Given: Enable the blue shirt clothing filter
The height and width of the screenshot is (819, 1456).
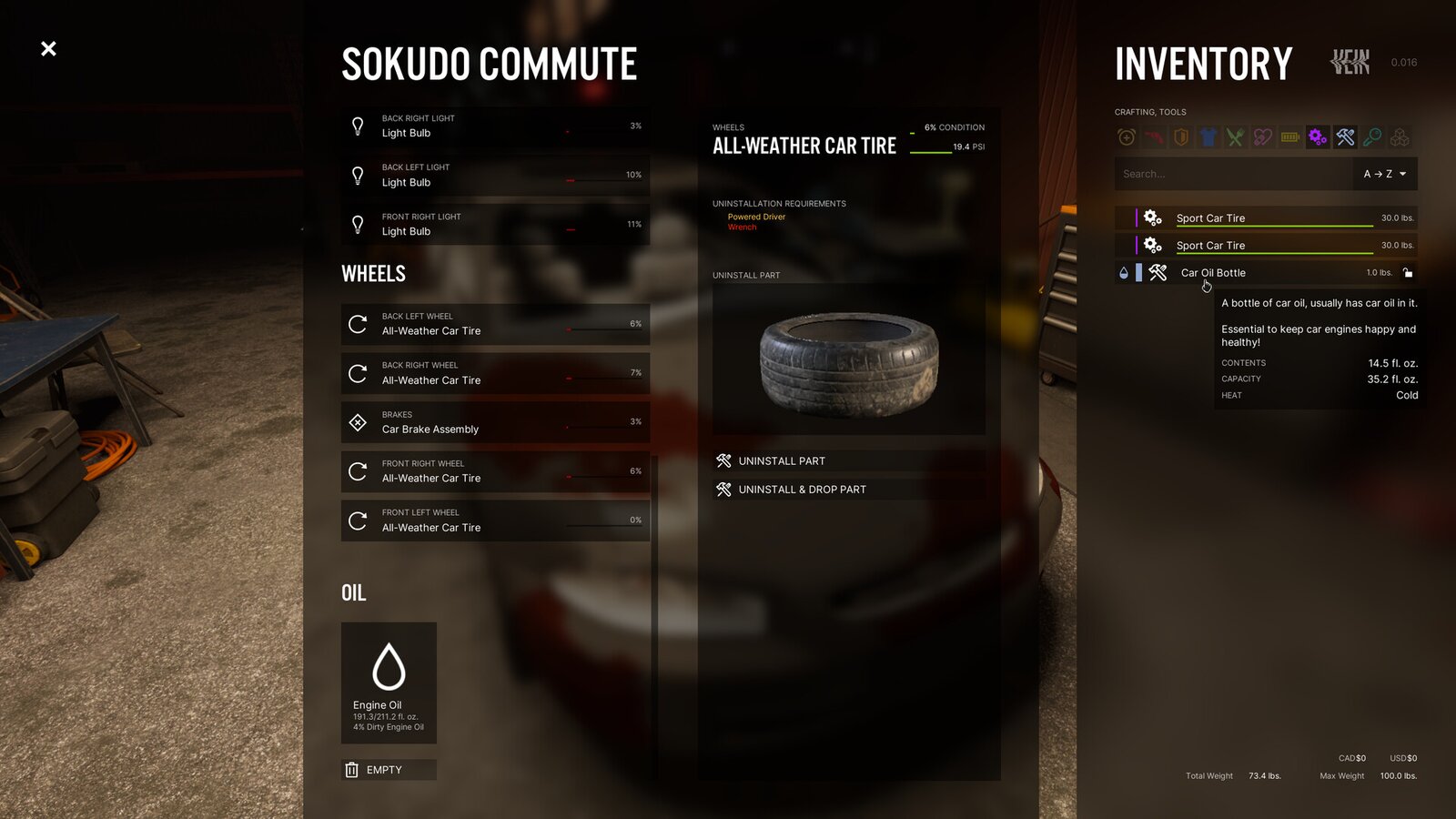Looking at the screenshot, I should point(1208,137).
